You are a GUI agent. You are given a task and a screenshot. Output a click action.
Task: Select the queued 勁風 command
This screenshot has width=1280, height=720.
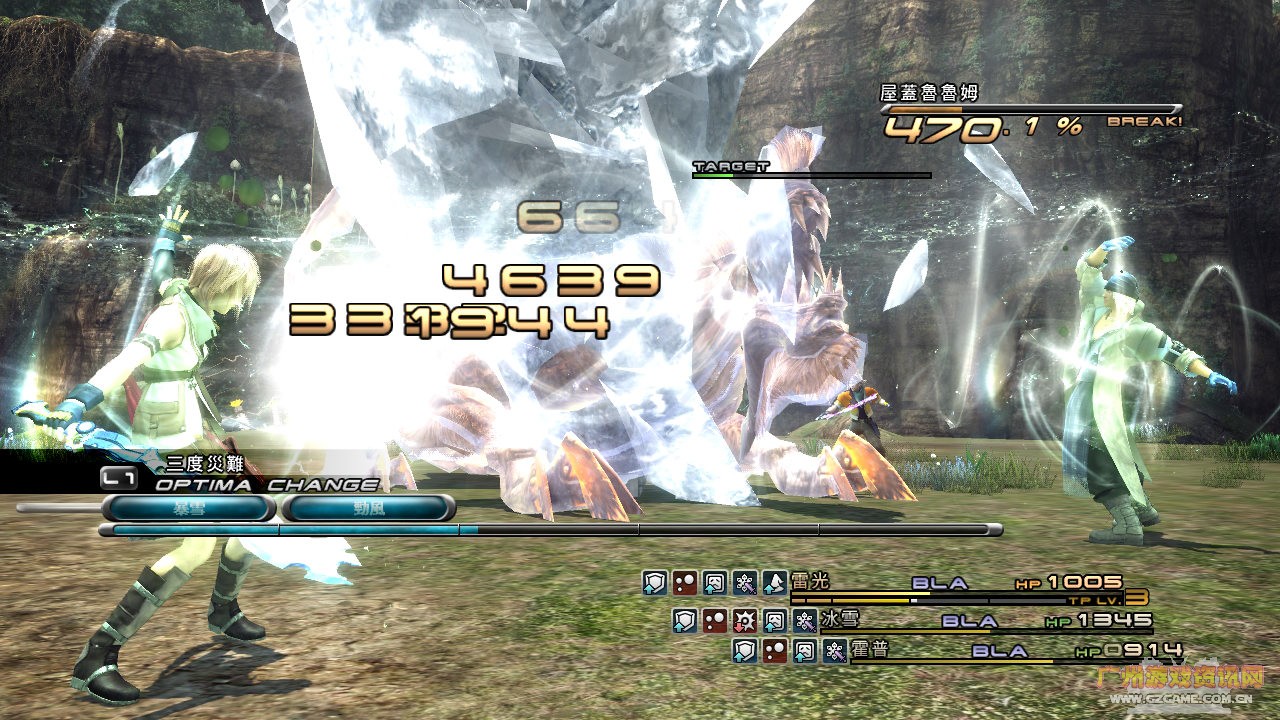coord(368,508)
